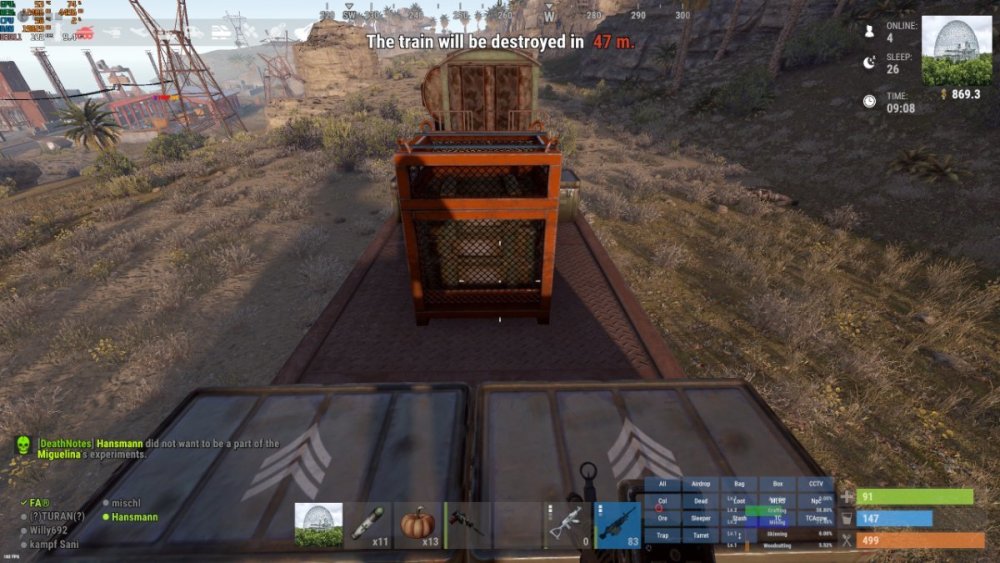Screen dimensions: 1000x563
Task: Enable the Bag filter button
Action: (x=739, y=484)
